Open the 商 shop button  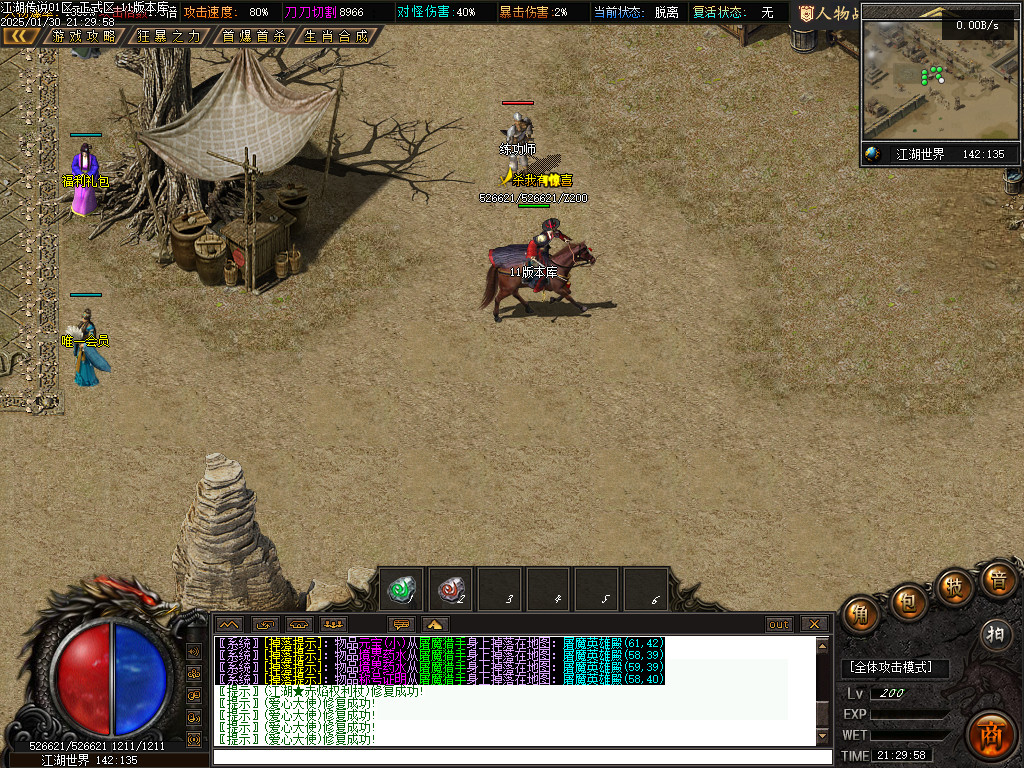991,735
